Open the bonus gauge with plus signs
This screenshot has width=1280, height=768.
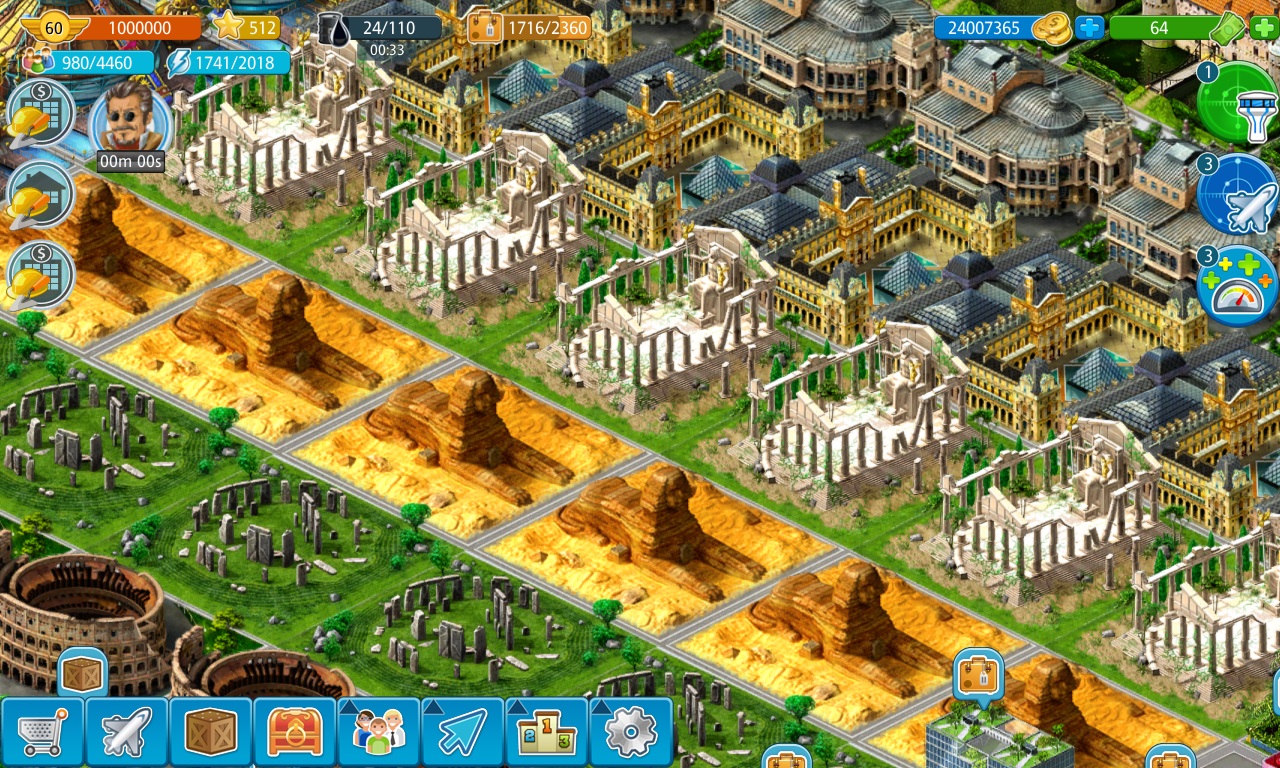[1238, 285]
